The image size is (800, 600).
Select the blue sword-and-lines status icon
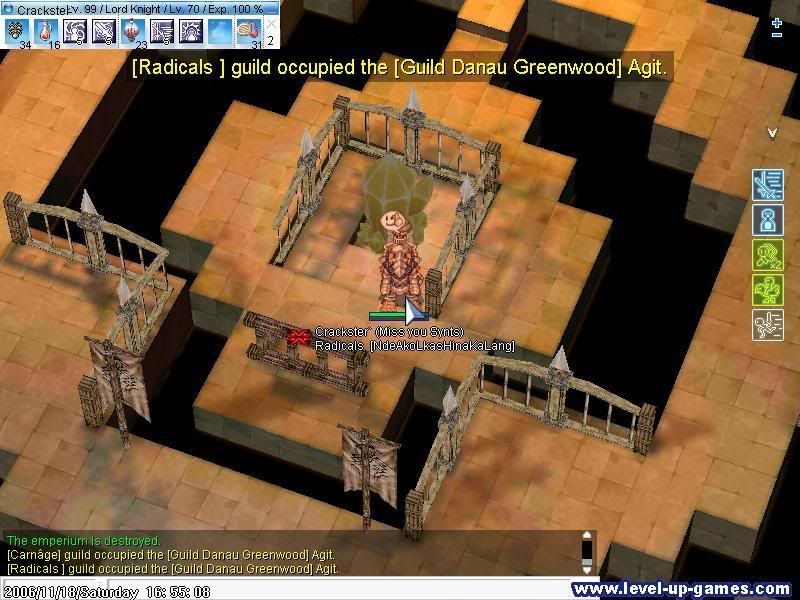pos(767,185)
